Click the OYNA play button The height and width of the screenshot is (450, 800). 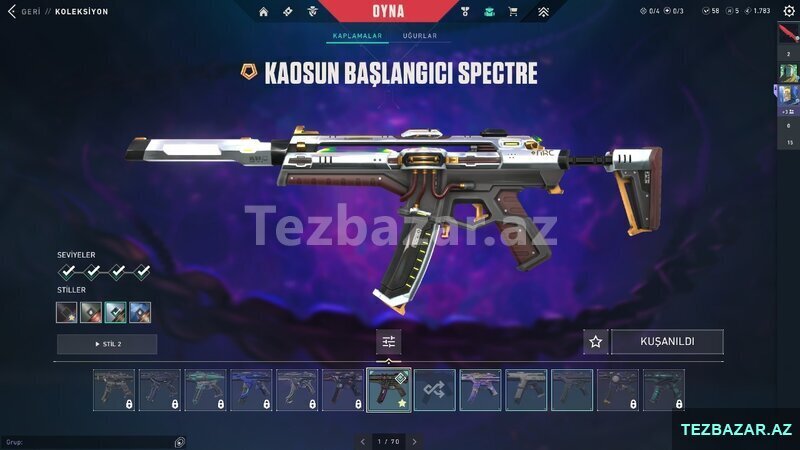click(388, 11)
